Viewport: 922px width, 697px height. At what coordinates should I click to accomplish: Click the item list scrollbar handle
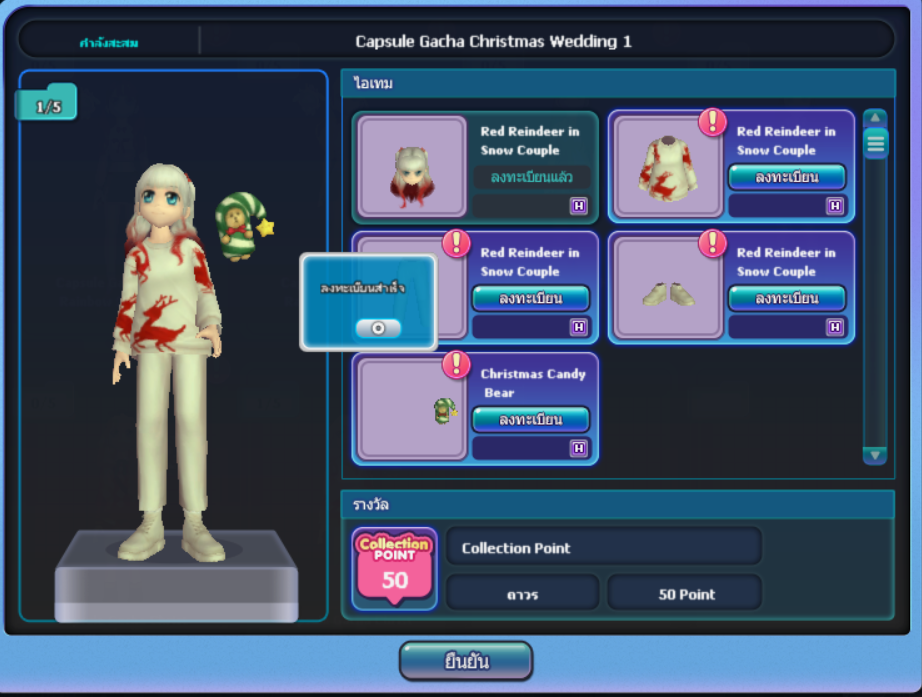(875, 144)
